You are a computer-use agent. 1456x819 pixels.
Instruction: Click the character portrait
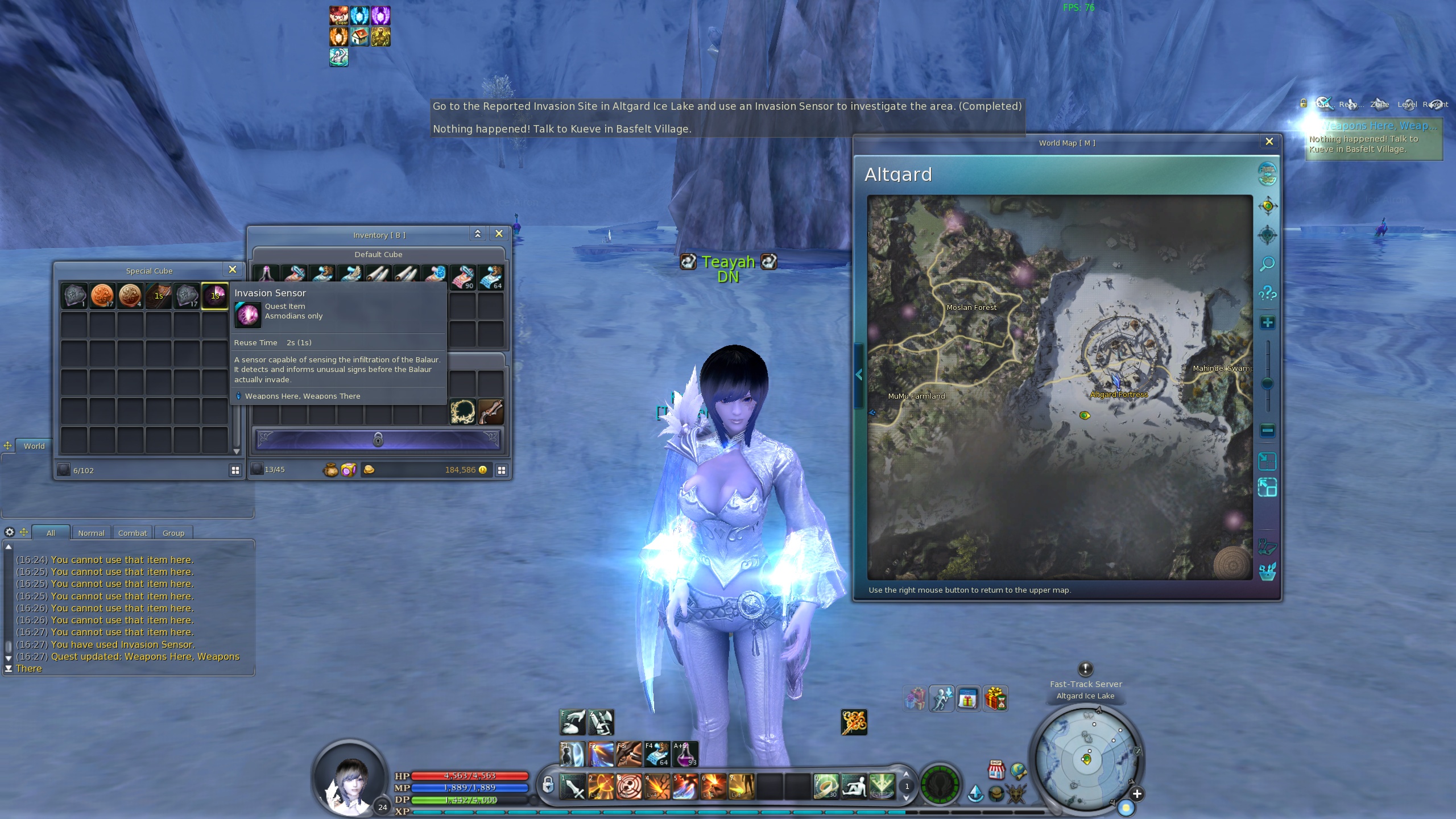(x=350, y=778)
